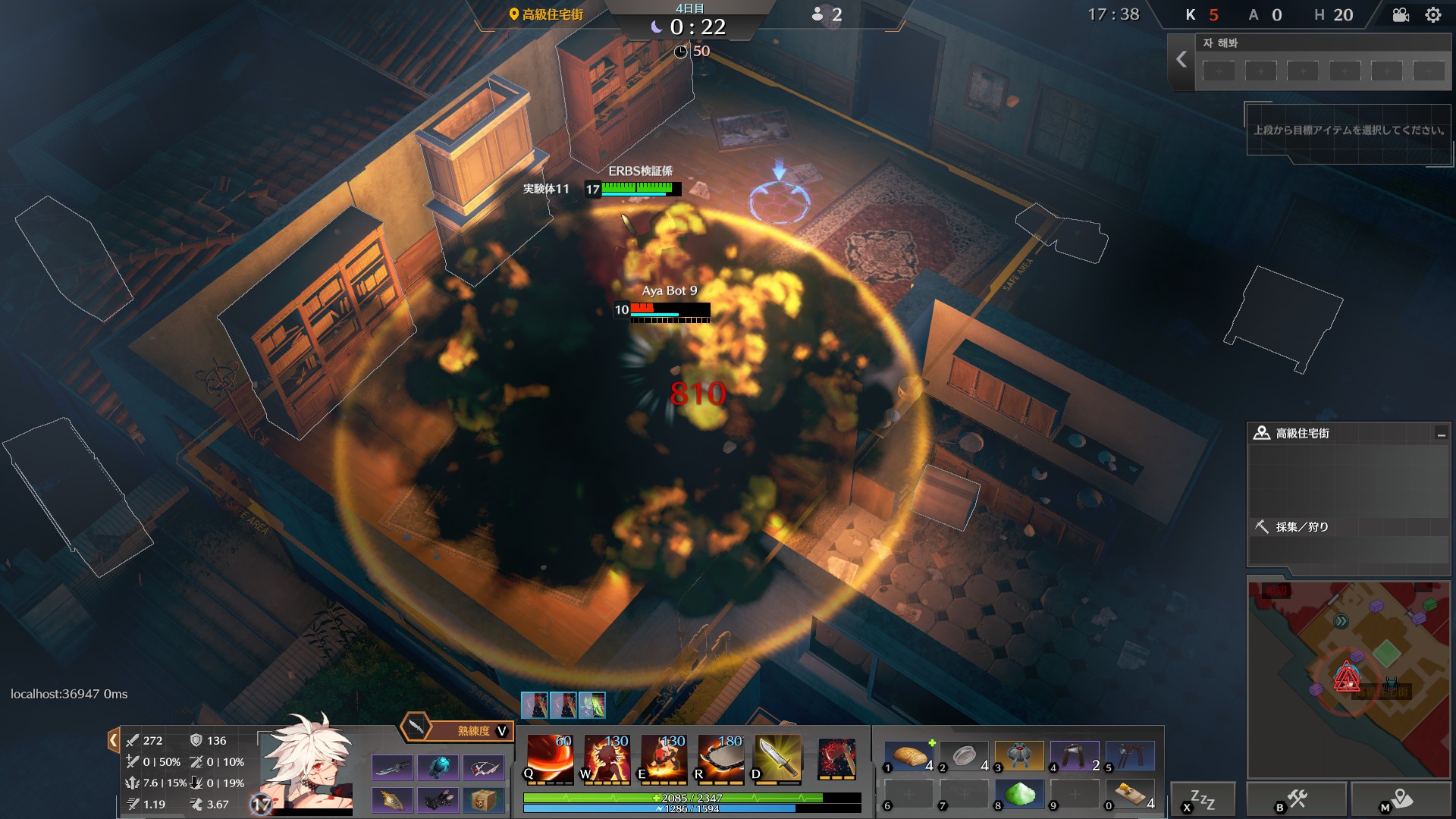Collapse the target item panel arrow

[x=1181, y=60]
